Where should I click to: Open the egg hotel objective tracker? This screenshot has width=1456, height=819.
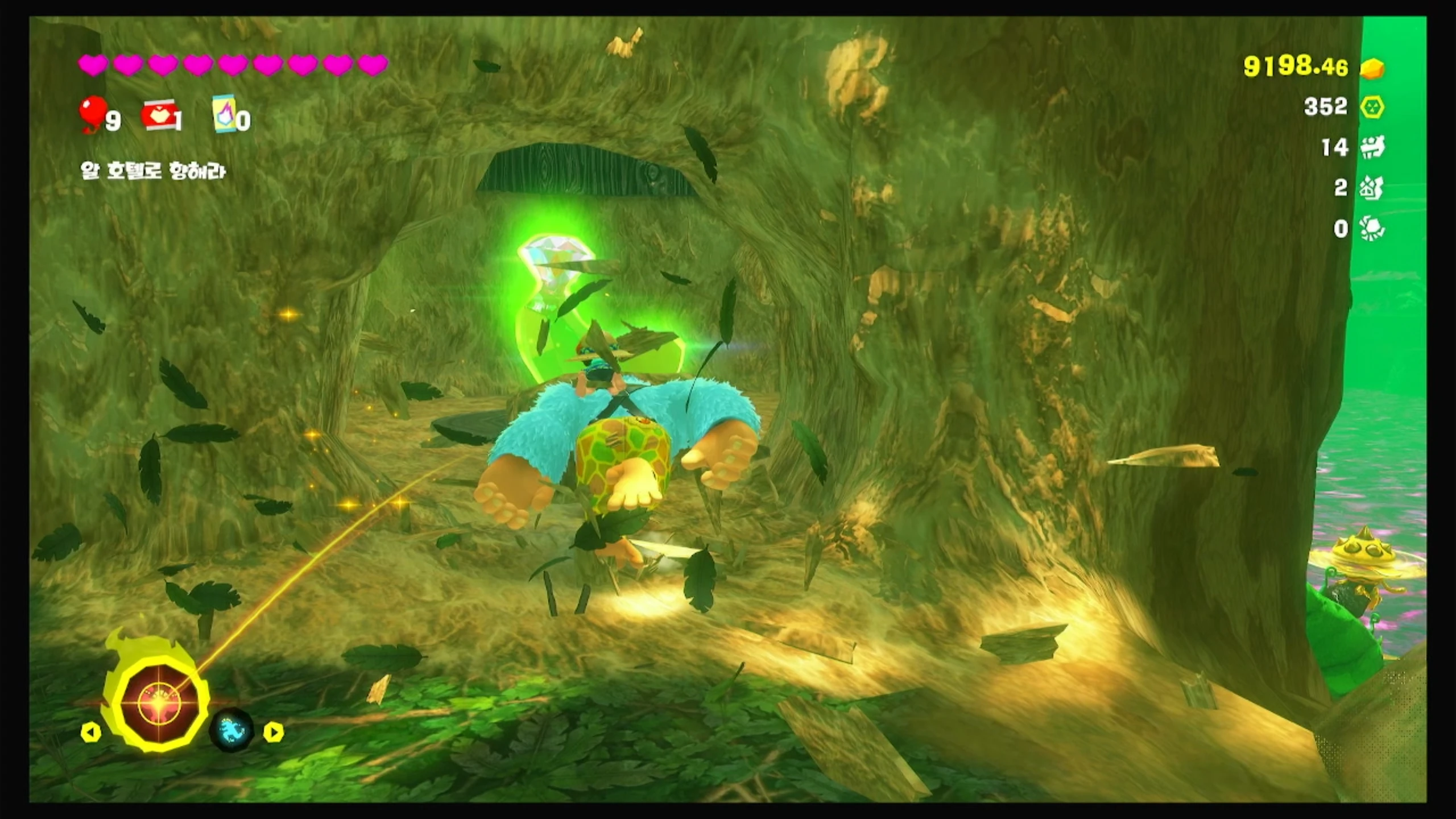(x=153, y=171)
